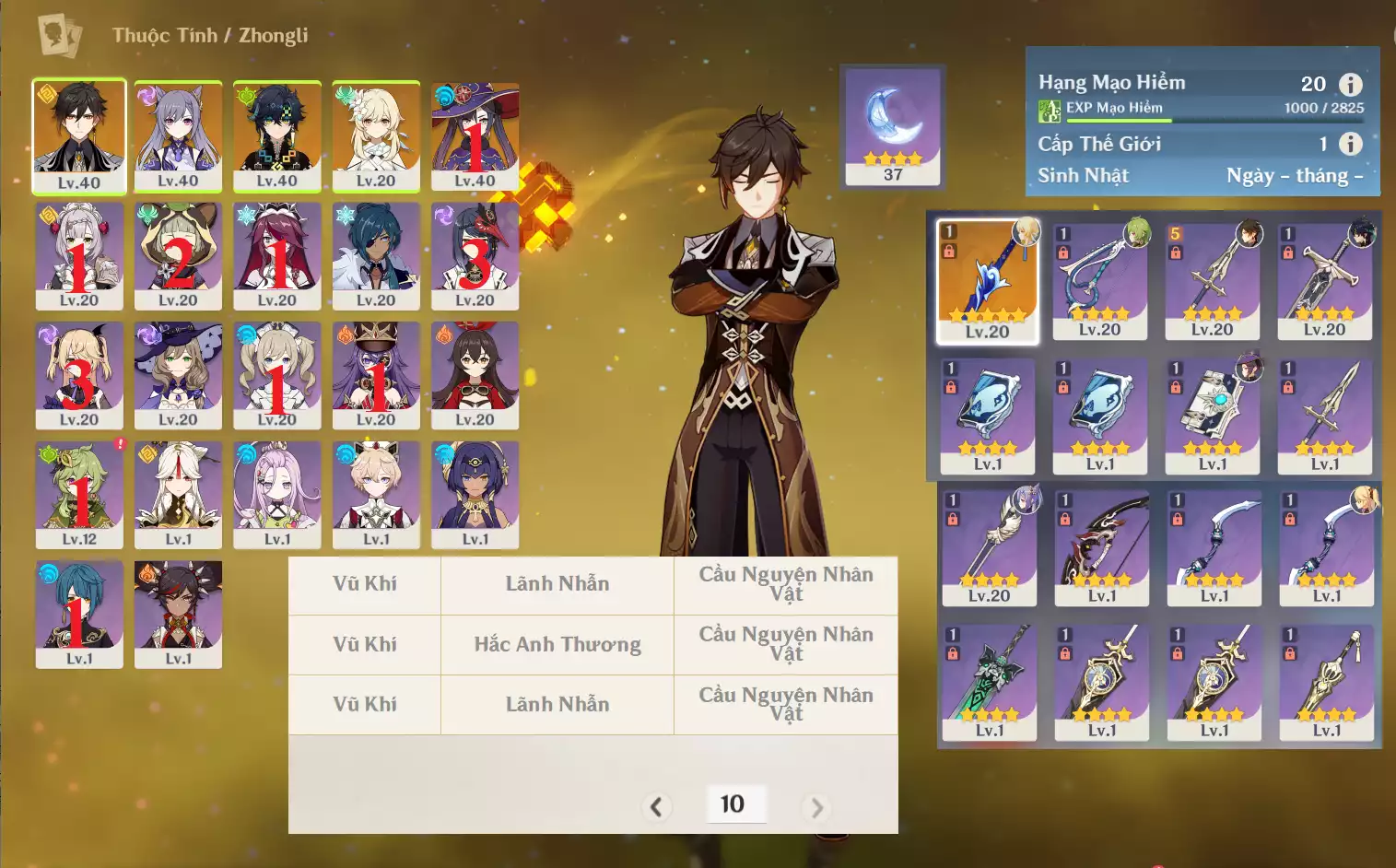Go to the previous page arrow
Image resolution: width=1396 pixels, height=868 pixels.
pos(656,807)
